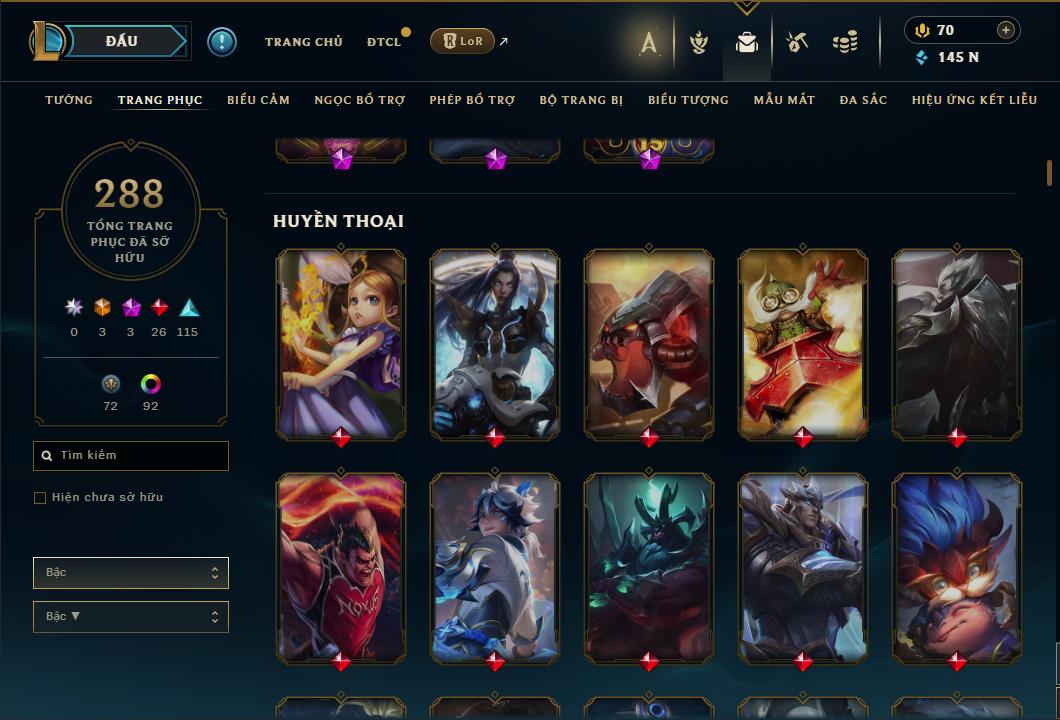The width and height of the screenshot is (1060, 720).
Task: Switch to the BIỂU CẢM tab
Action: pyautogui.click(x=258, y=100)
